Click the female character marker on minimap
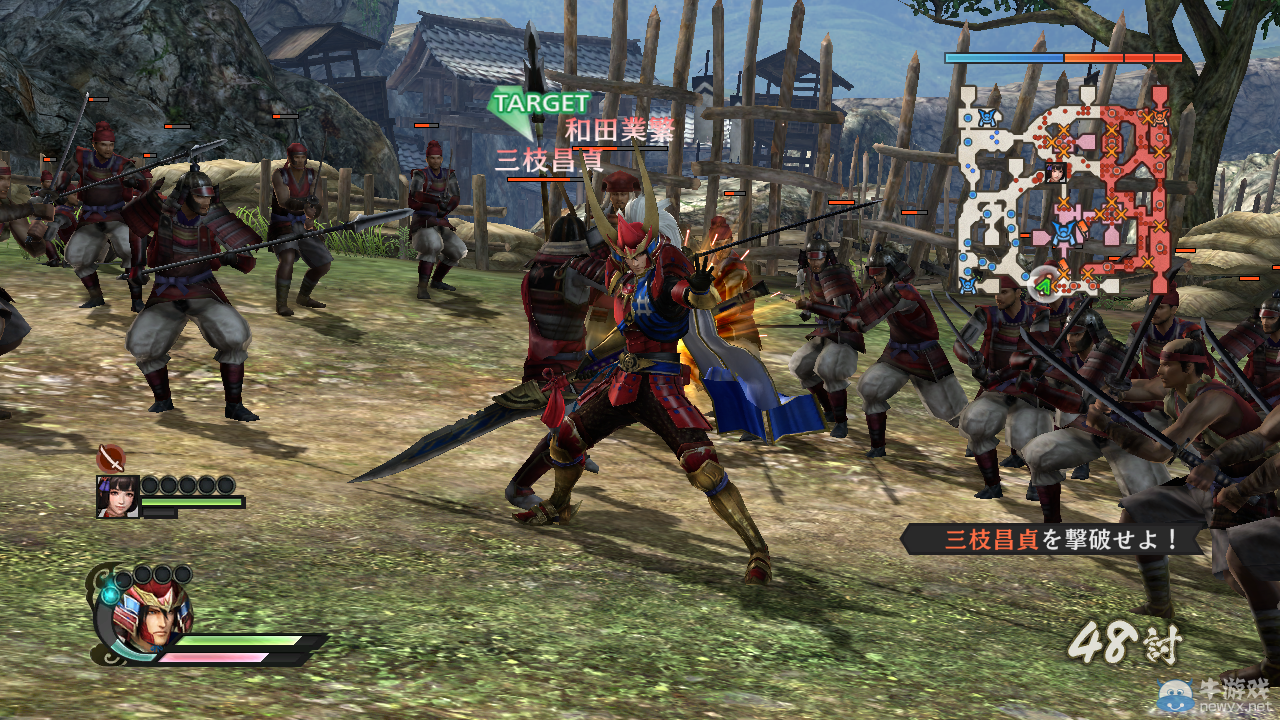 (x=1055, y=172)
